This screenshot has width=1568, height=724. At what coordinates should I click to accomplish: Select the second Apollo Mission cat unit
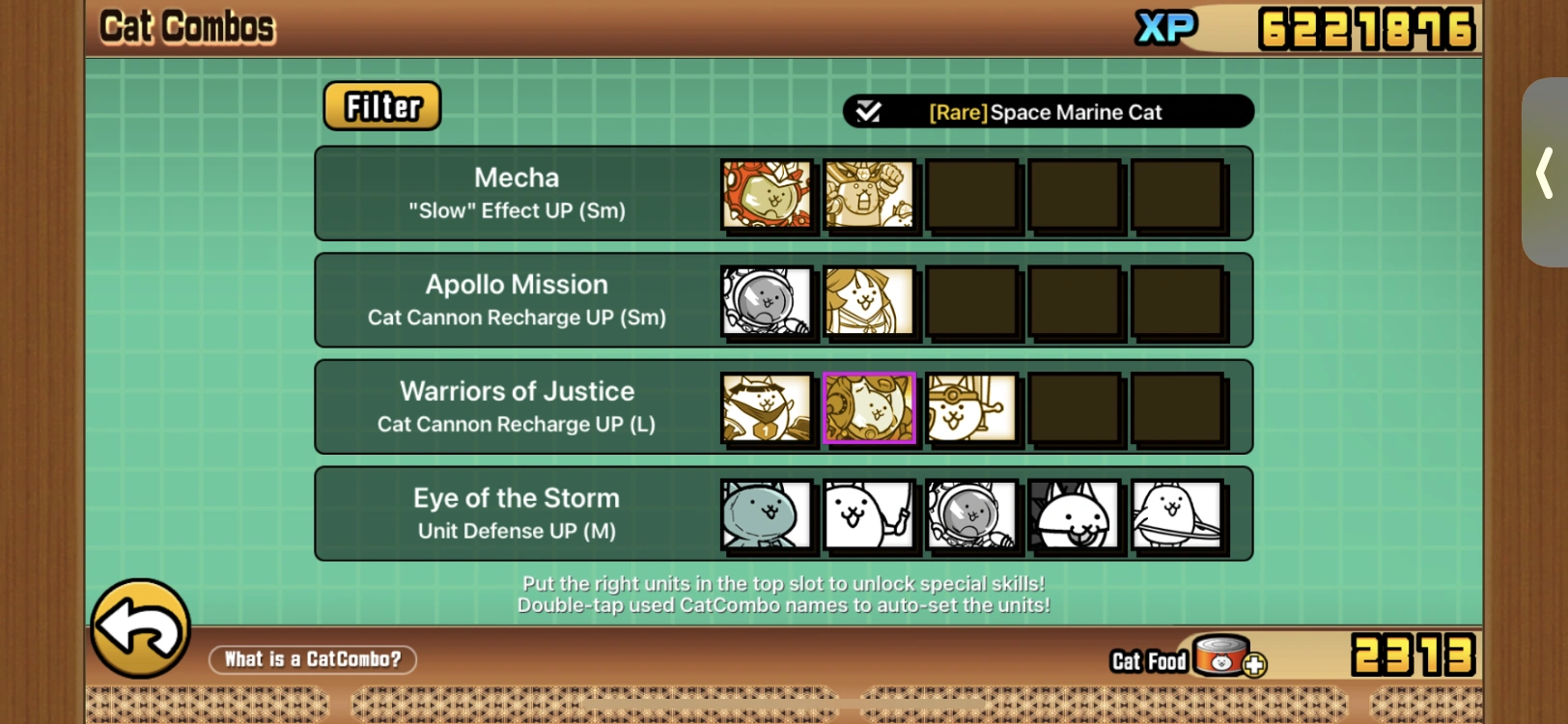[x=869, y=301]
